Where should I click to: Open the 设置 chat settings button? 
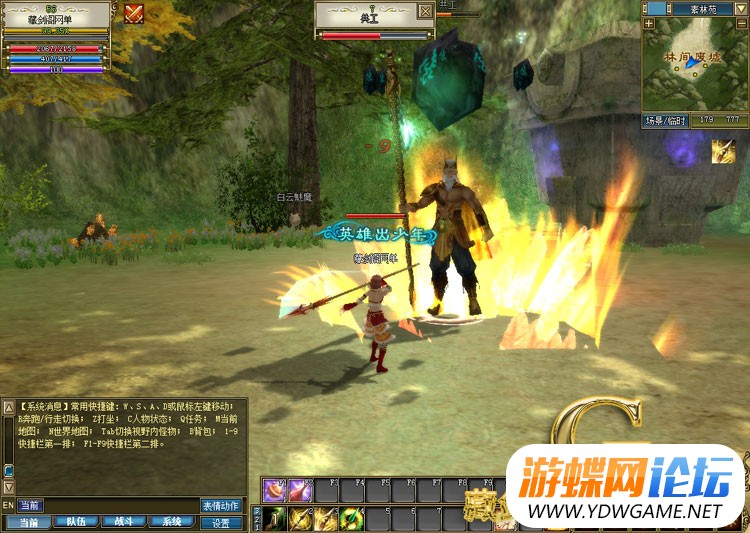point(221,521)
